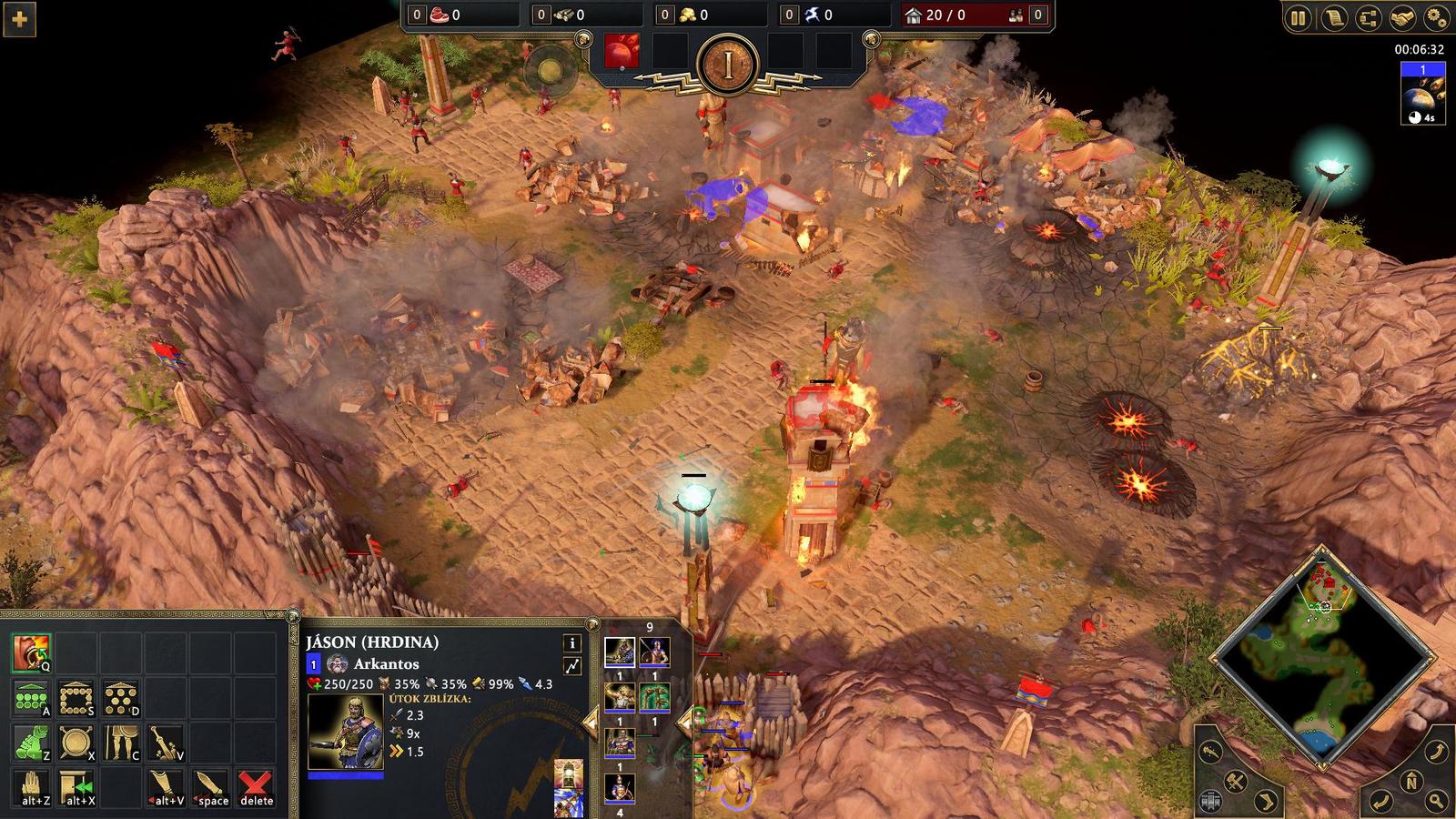Screen dimensions: 1456x819
Task: Reset camera north with the N compass icon
Action: (x=1411, y=781)
